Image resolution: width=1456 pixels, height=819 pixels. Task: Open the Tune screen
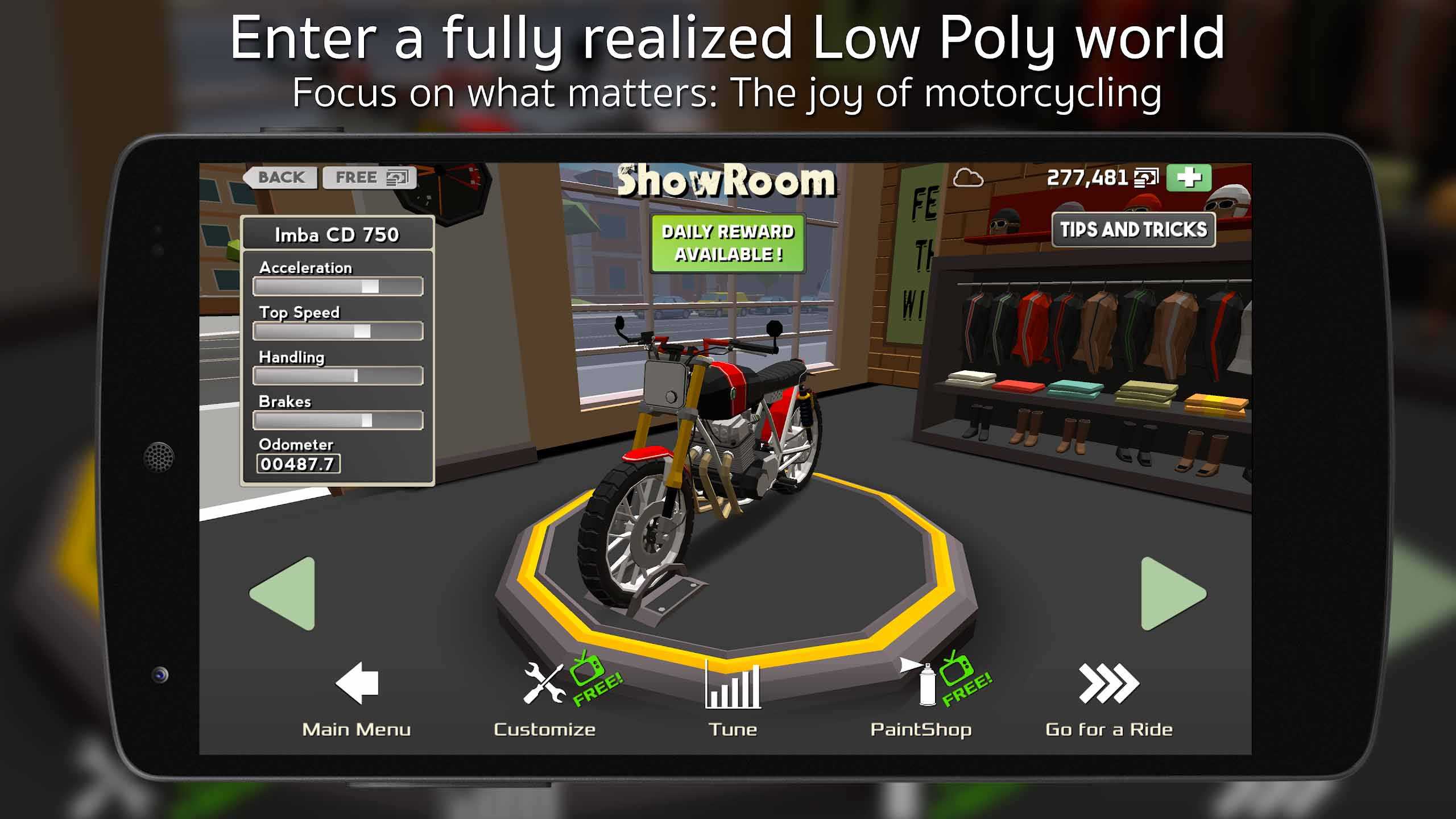733,700
